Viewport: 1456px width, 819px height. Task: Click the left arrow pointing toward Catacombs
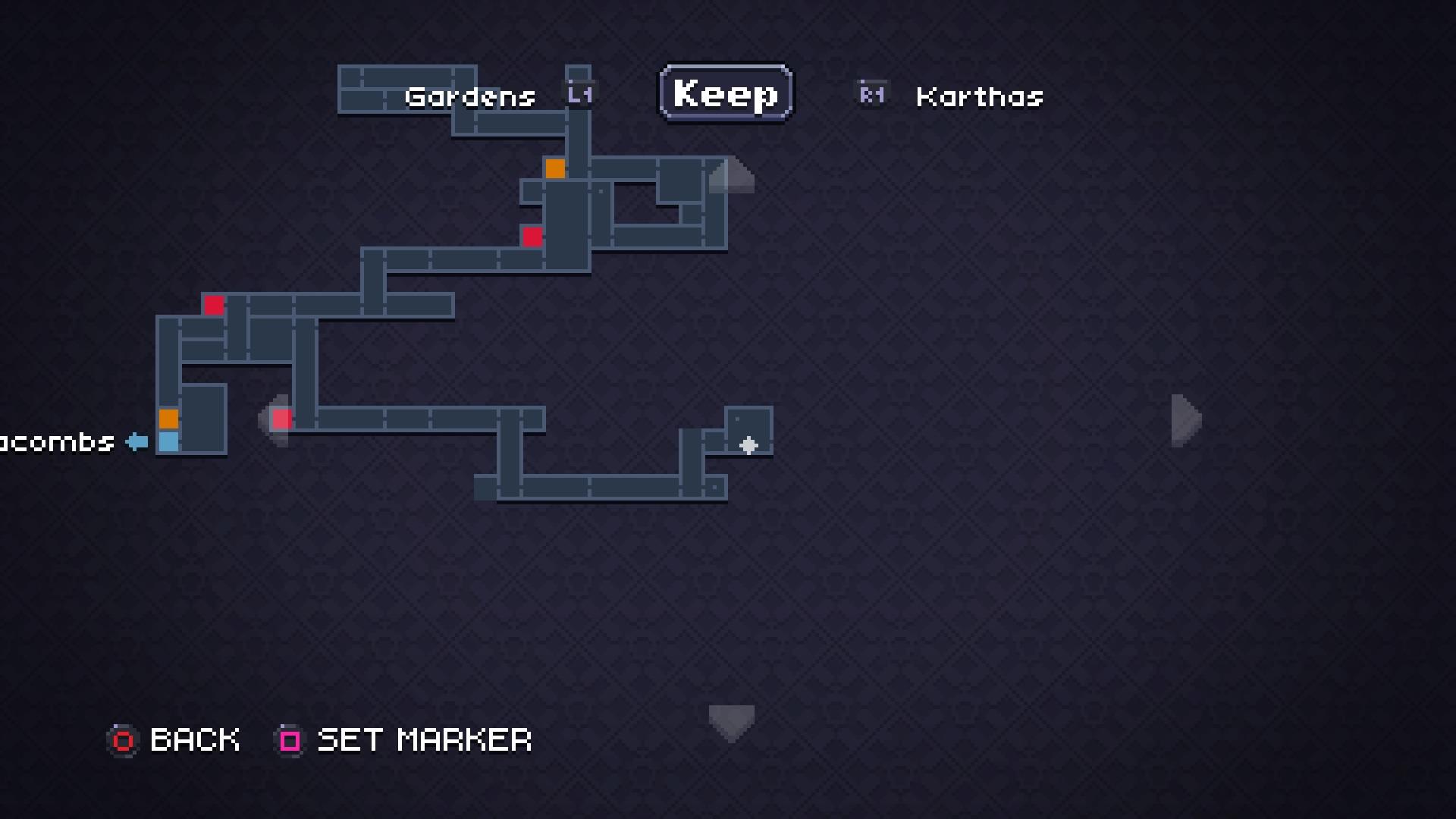(136, 441)
